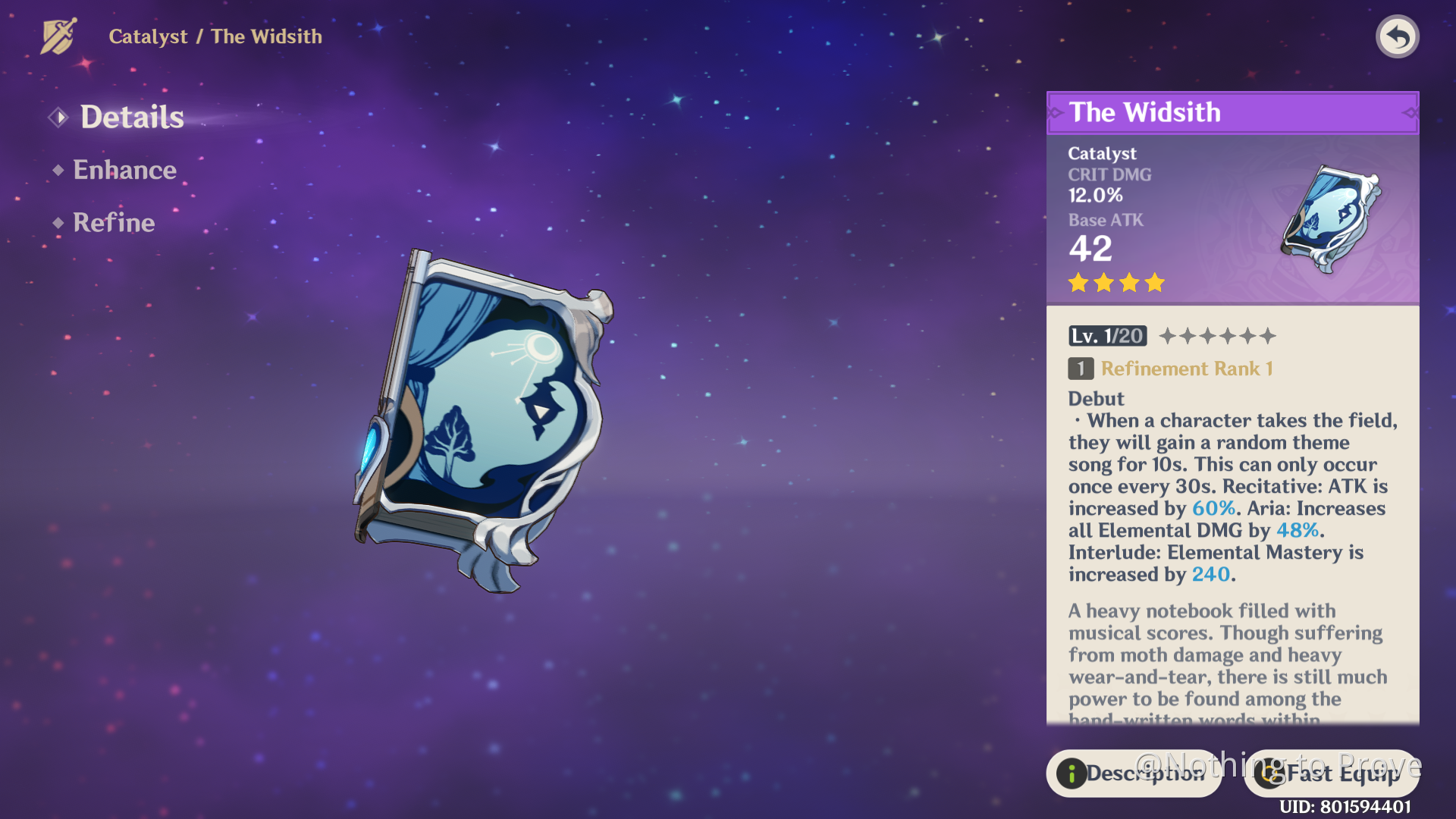The width and height of the screenshot is (1456, 819).
Task: Open the weapon Description
Action: pos(1134,773)
